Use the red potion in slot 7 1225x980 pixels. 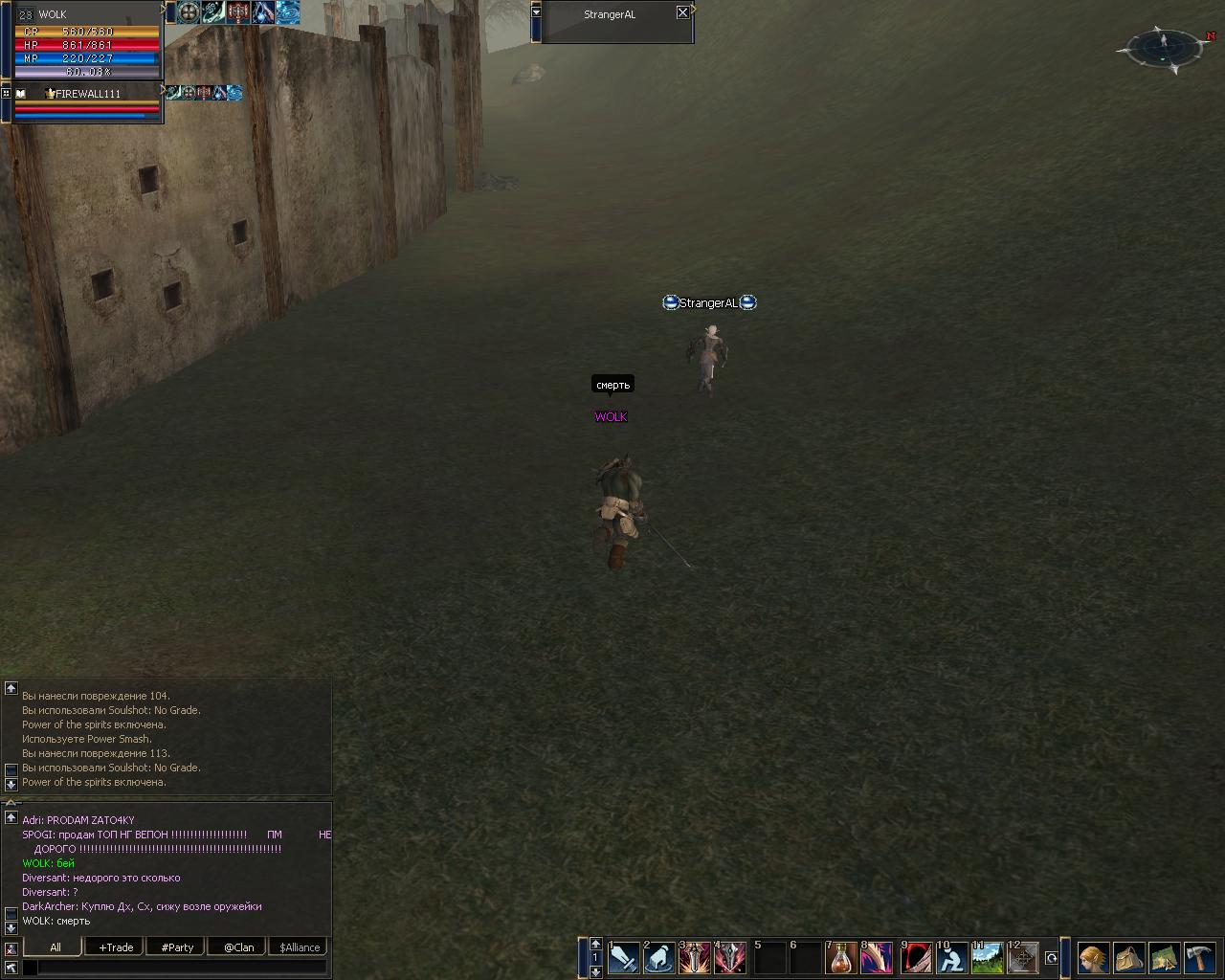point(841,958)
